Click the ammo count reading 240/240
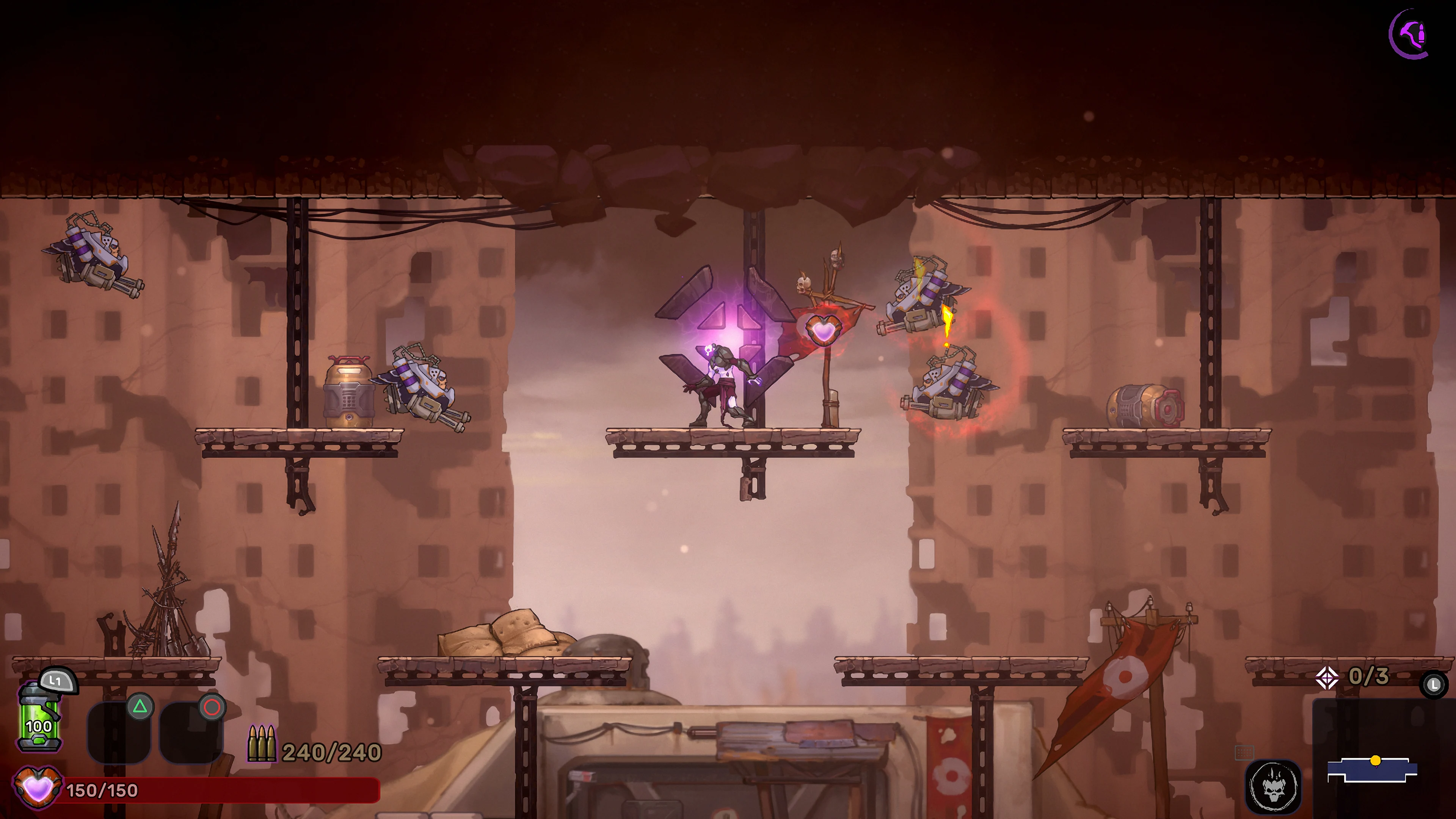The width and height of the screenshot is (1456, 819). click(x=330, y=751)
